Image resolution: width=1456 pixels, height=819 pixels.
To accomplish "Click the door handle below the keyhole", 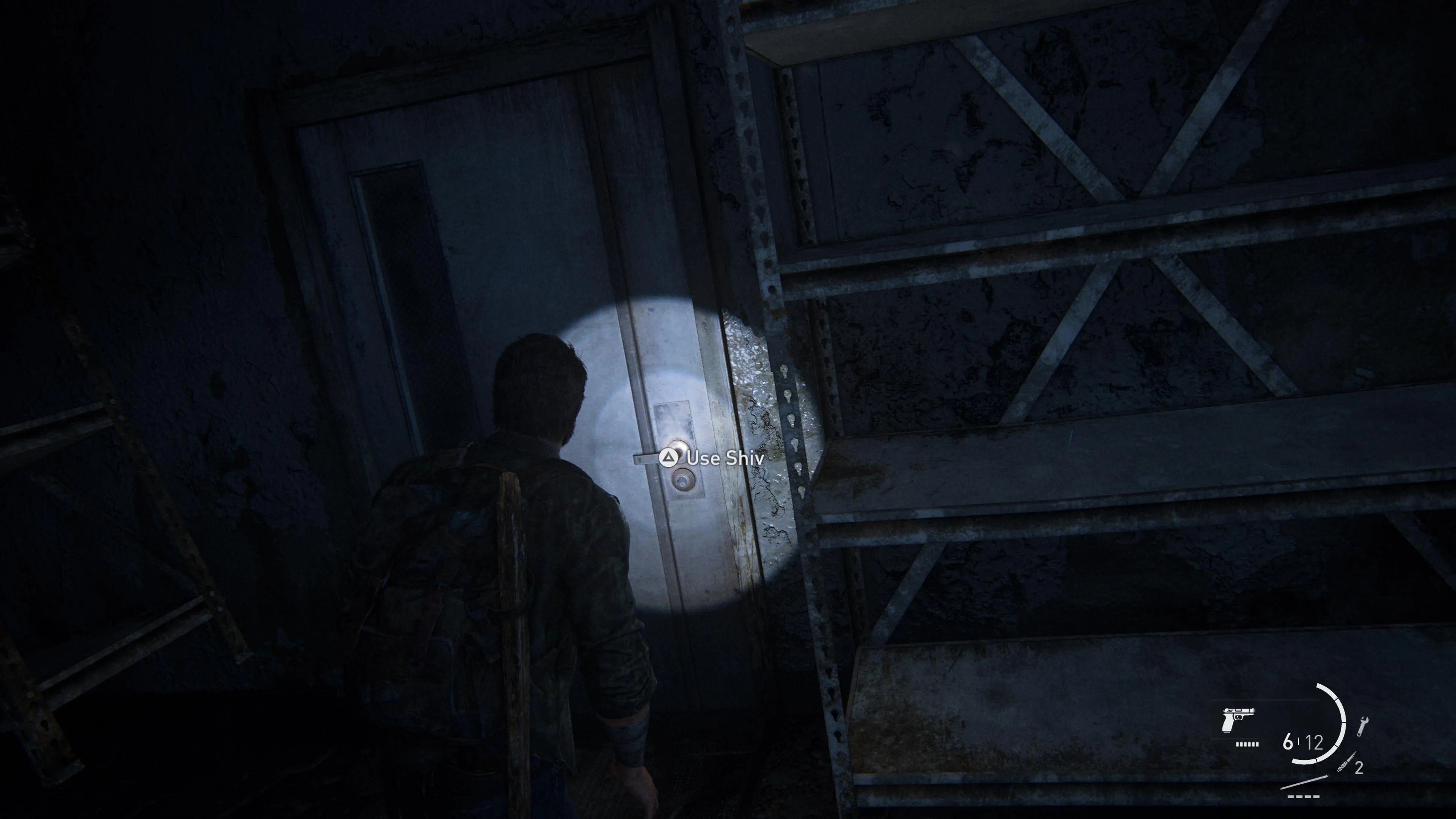I will (x=682, y=480).
